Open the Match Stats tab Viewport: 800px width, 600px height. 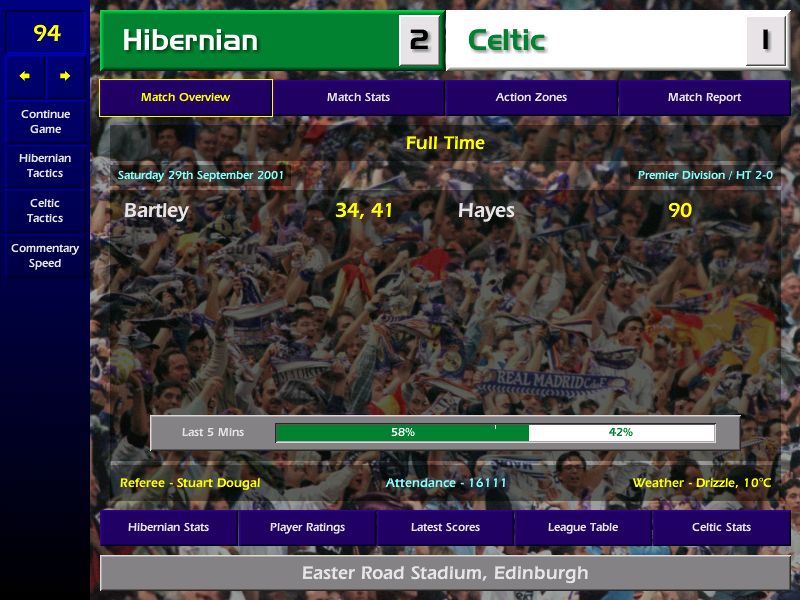click(x=358, y=98)
